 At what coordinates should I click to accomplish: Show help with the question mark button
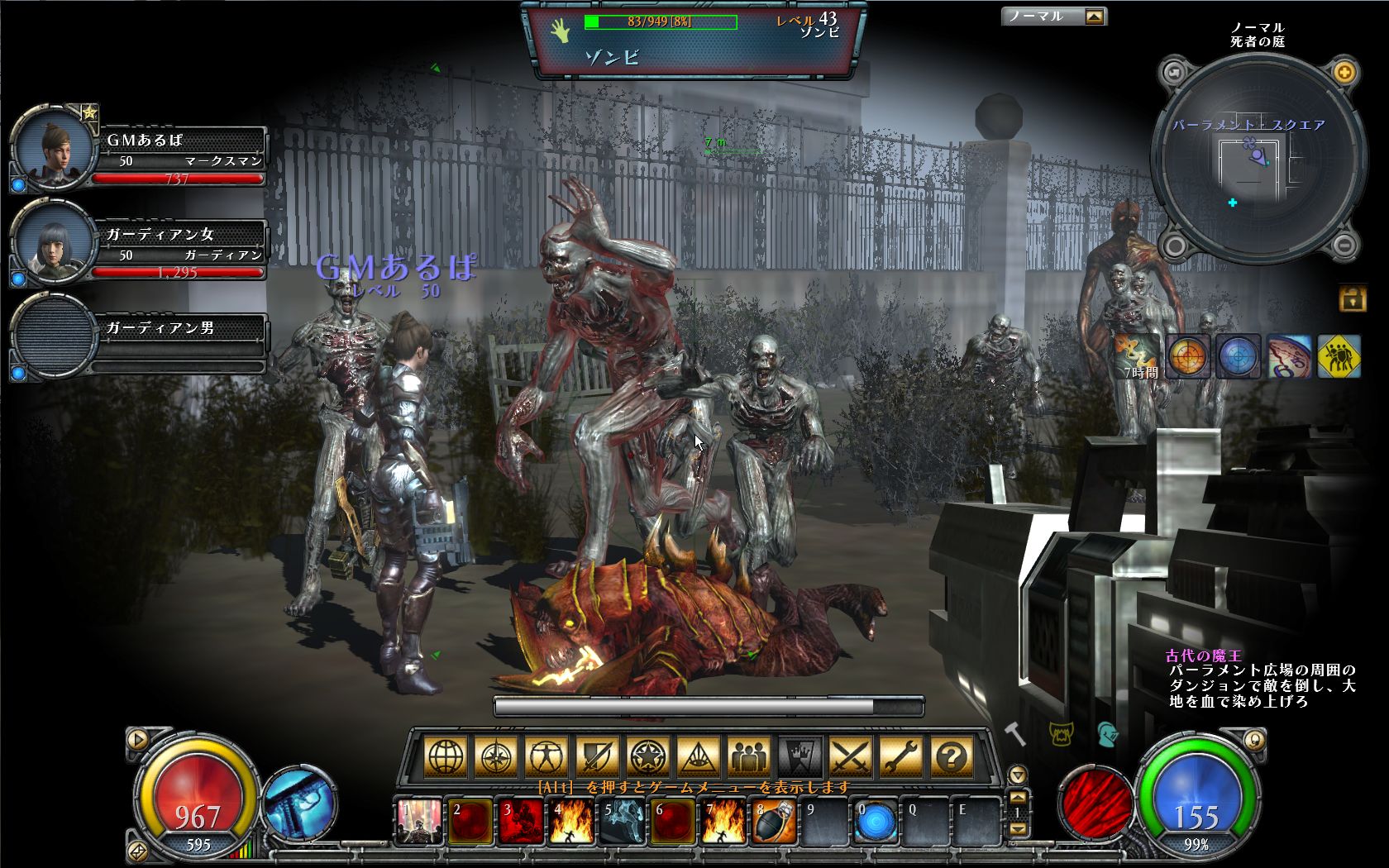point(952,756)
